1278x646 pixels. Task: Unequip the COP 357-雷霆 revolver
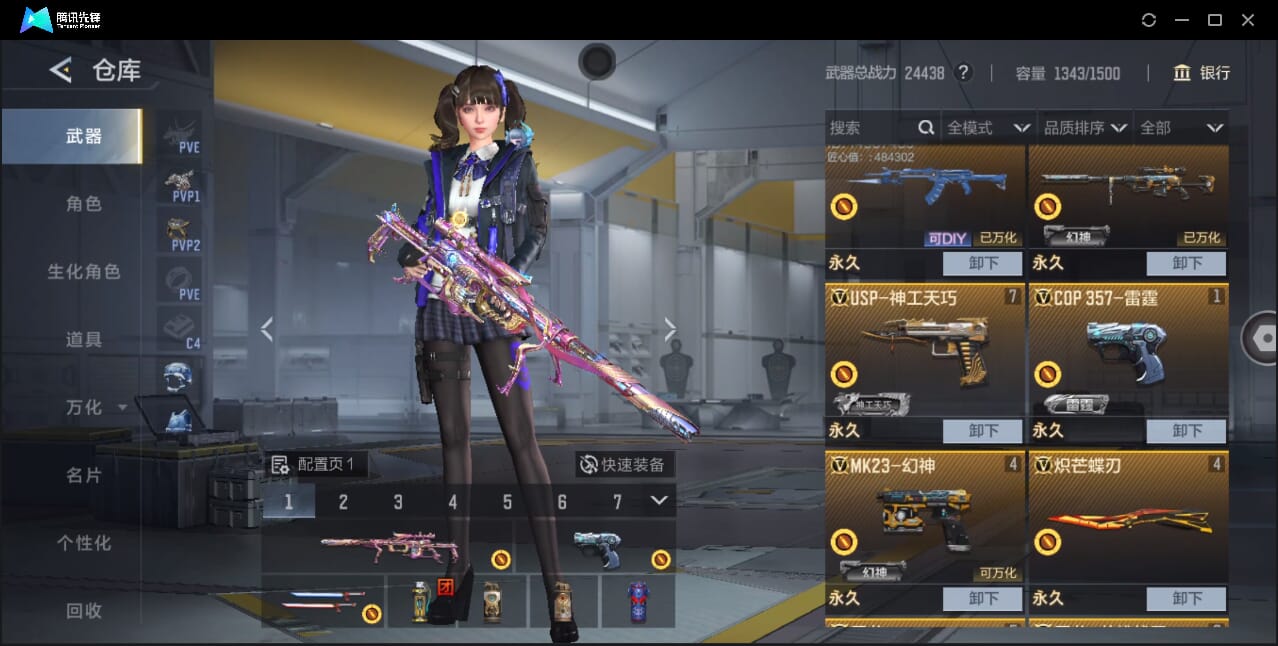click(x=1186, y=431)
